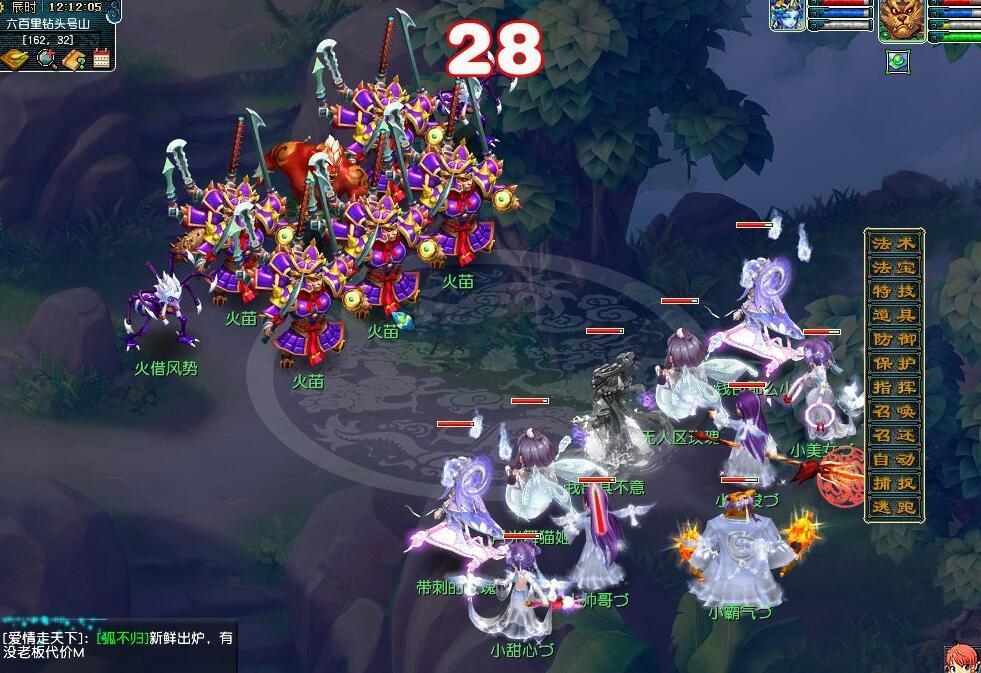Open 道具 items in battle menu

tap(893, 315)
